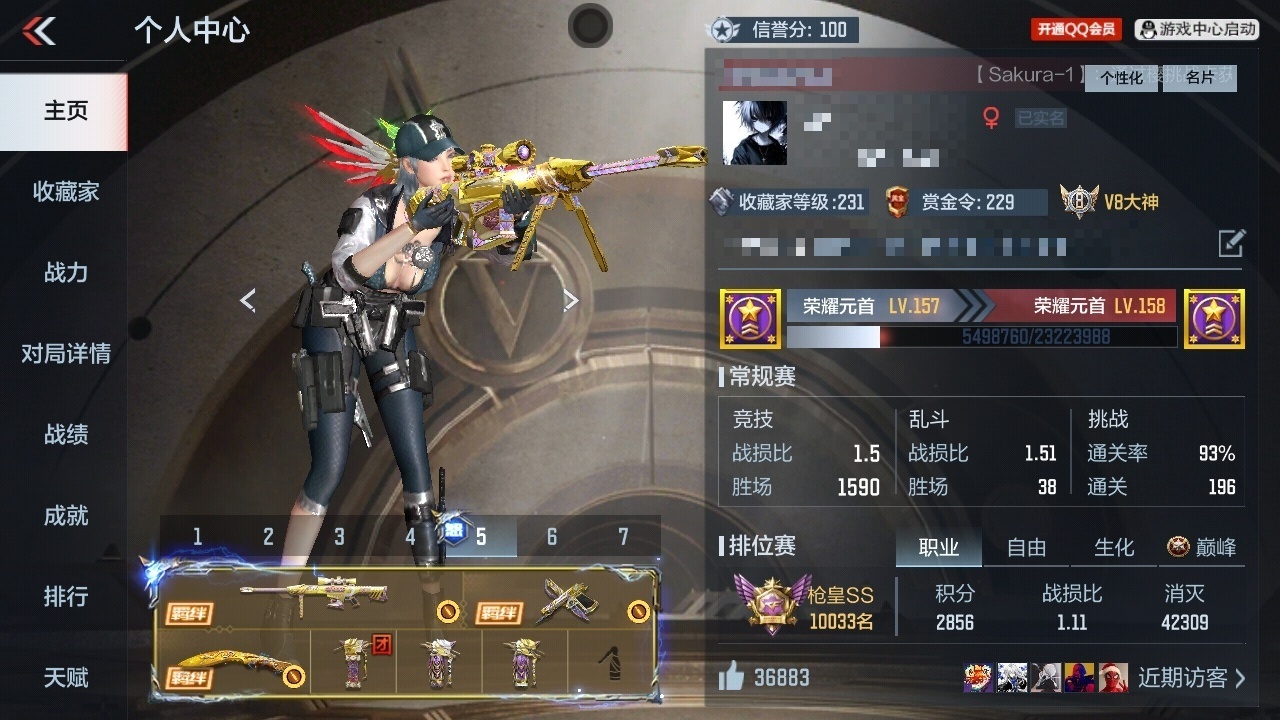Show the 巅峰 ranked tab
Image resolution: width=1280 pixels, height=720 pixels.
(x=1202, y=547)
